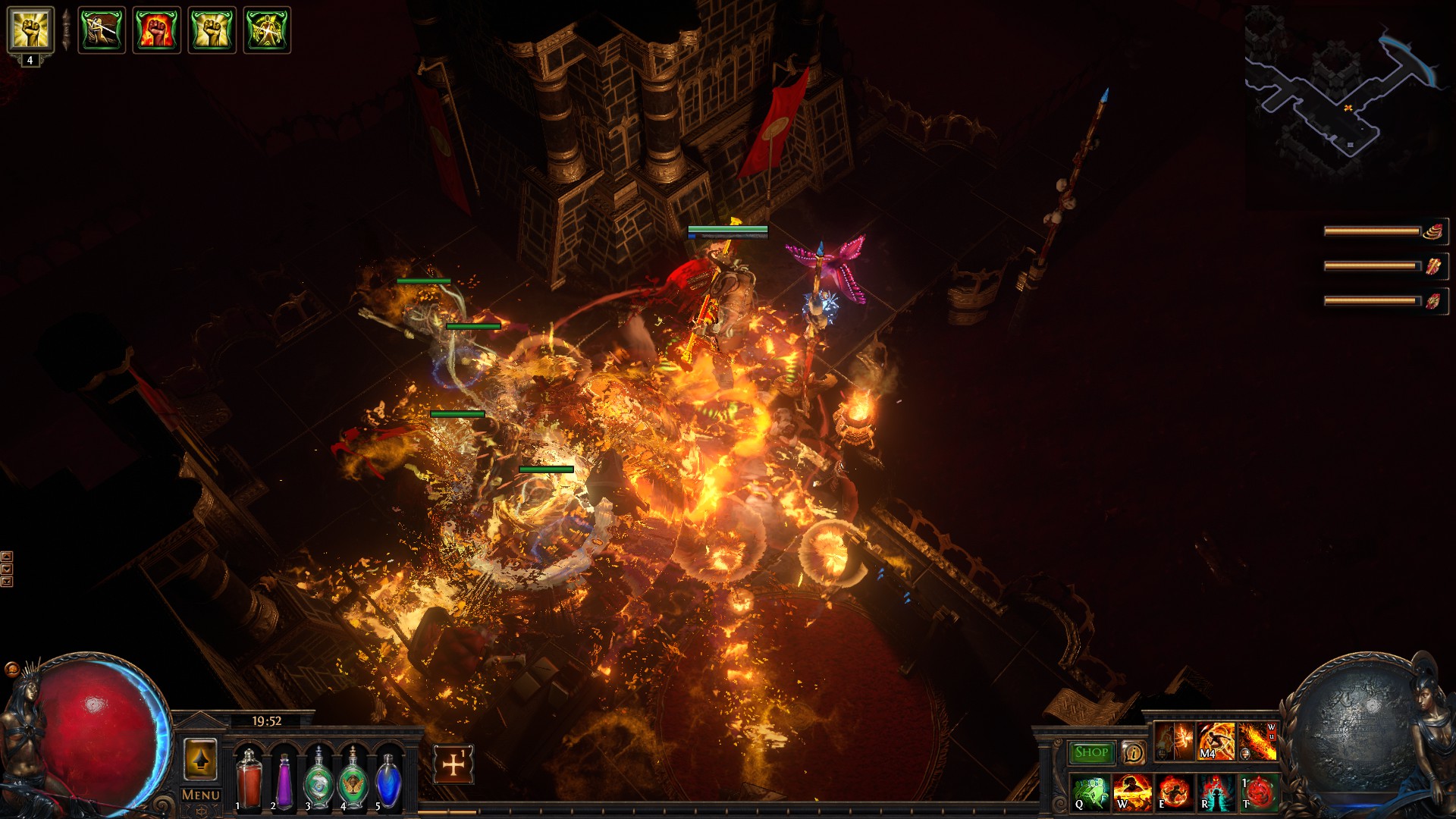Activate the fiery W skill icon
Viewport: 1456px width, 819px height.
[1132, 792]
